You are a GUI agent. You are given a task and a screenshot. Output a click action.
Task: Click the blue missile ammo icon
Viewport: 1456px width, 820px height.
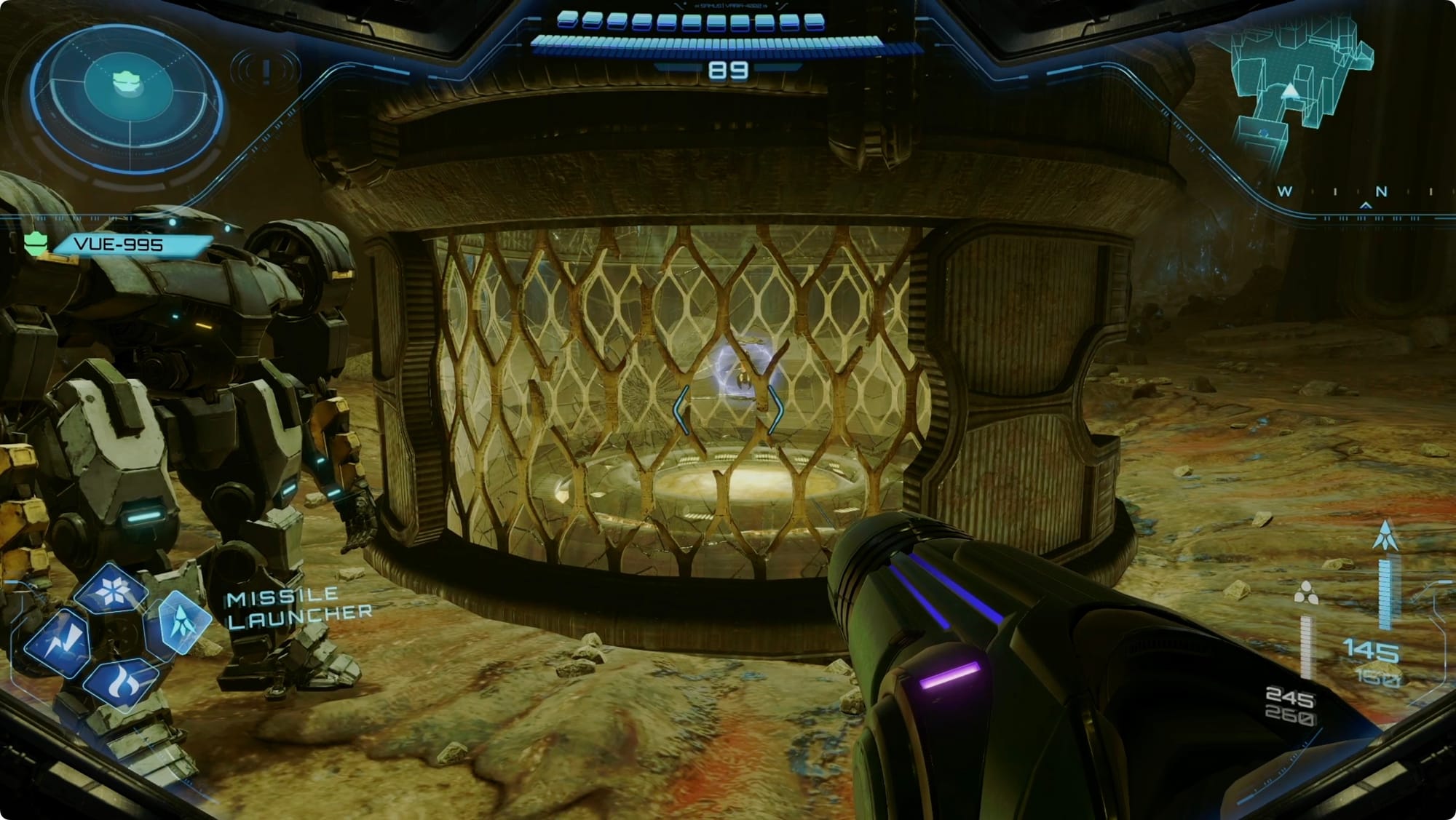(x=1385, y=536)
